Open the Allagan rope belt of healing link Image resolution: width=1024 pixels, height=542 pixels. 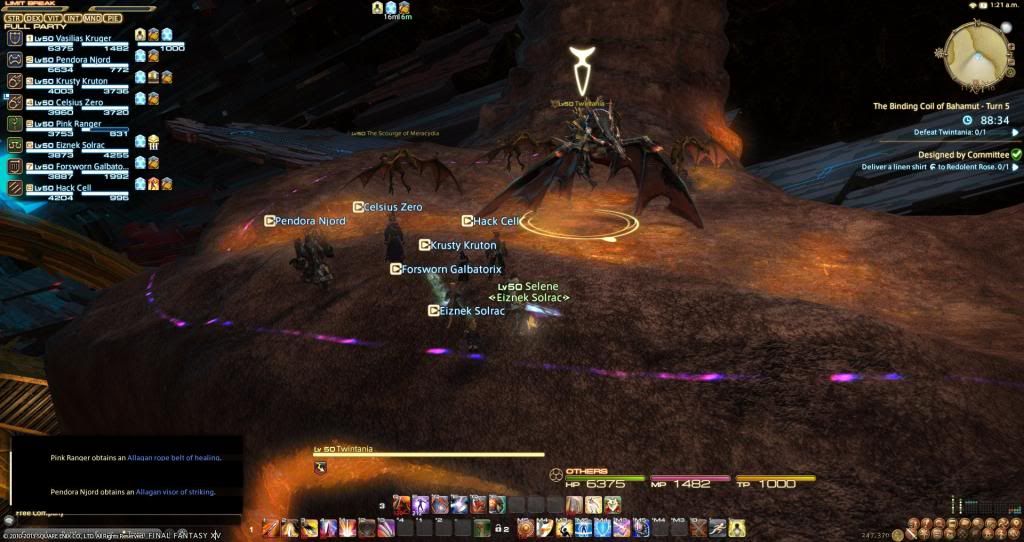pyautogui.click(x=176, y=457)
